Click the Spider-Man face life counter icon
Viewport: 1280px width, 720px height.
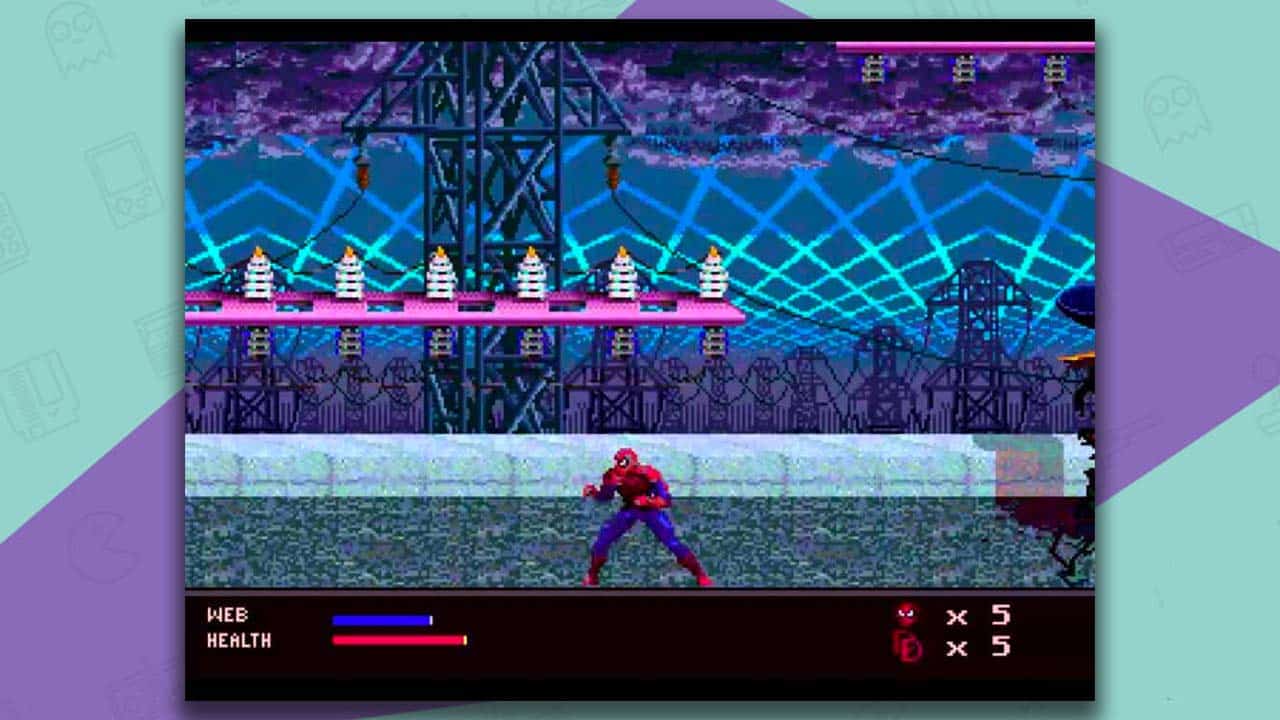905,615
